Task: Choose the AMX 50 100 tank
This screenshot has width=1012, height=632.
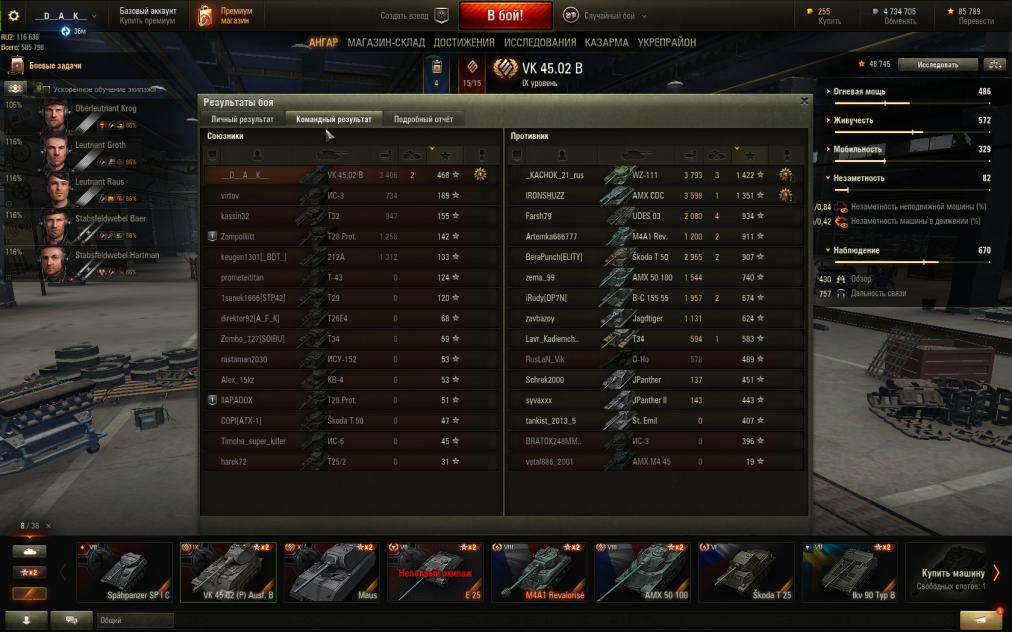Action: pyautogui.click(x=639, y=573)
